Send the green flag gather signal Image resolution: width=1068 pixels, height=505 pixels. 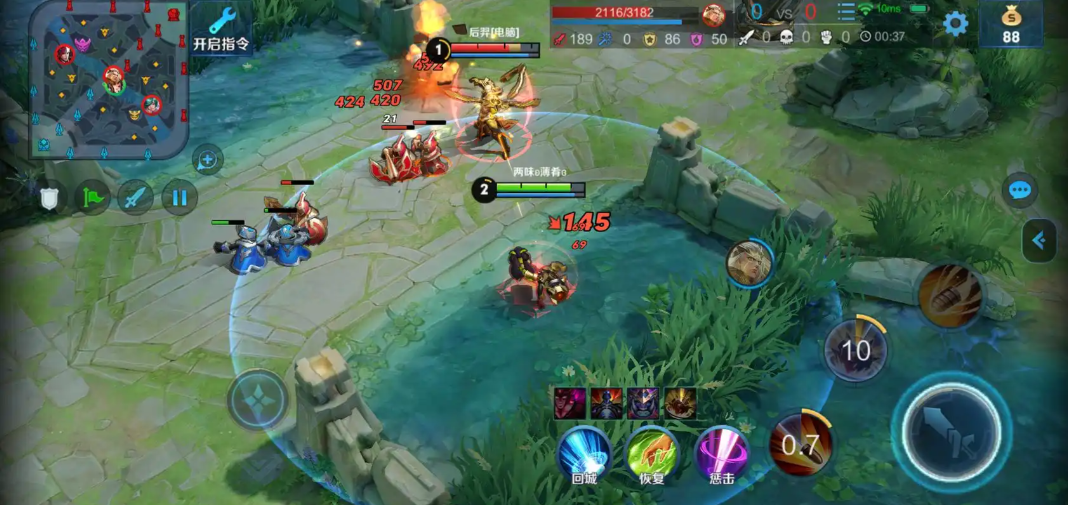pos(93,198)
